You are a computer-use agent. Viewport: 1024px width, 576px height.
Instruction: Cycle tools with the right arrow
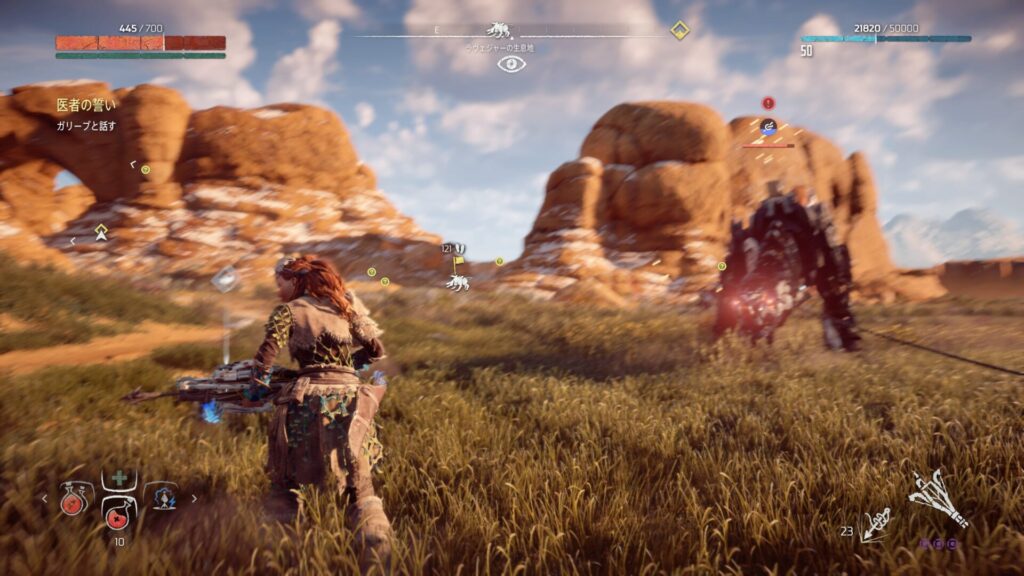click(x=194, y=498)
